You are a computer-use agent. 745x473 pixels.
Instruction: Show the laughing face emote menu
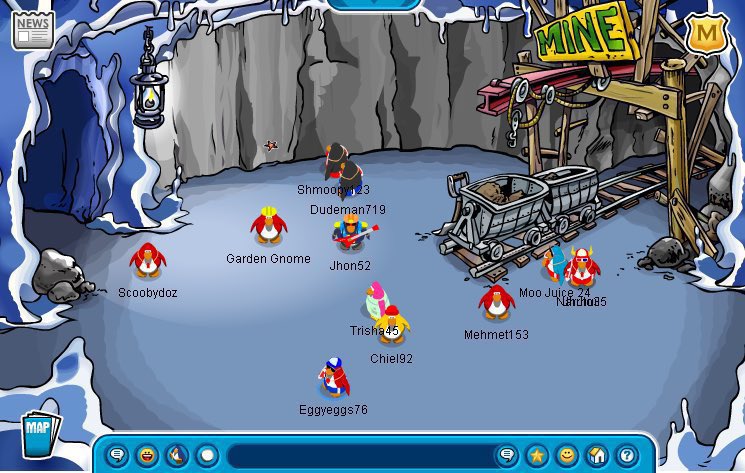[x=147, y=456]
